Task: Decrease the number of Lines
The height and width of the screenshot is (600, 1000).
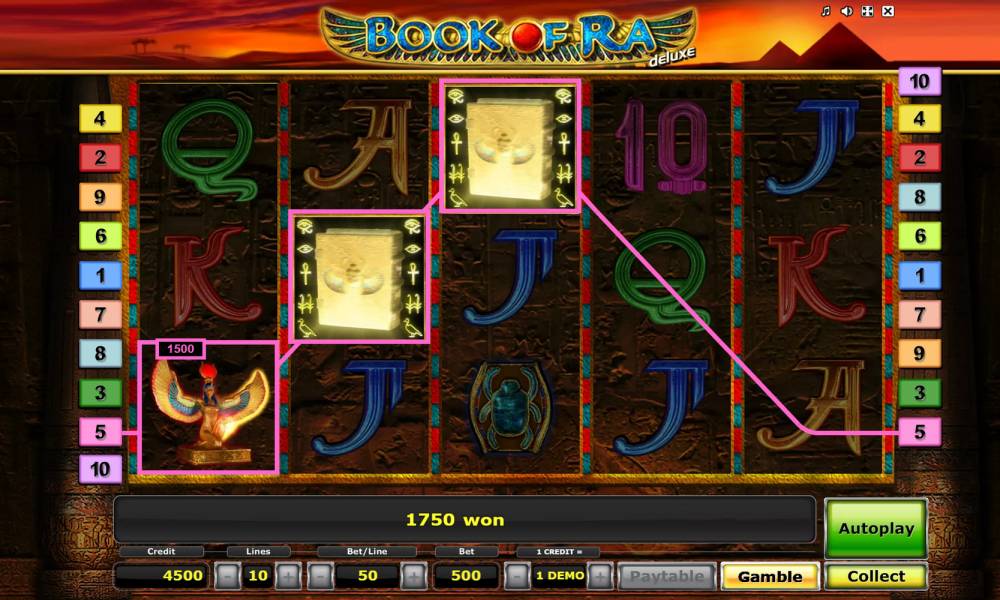Action: [x=228, y=576]
